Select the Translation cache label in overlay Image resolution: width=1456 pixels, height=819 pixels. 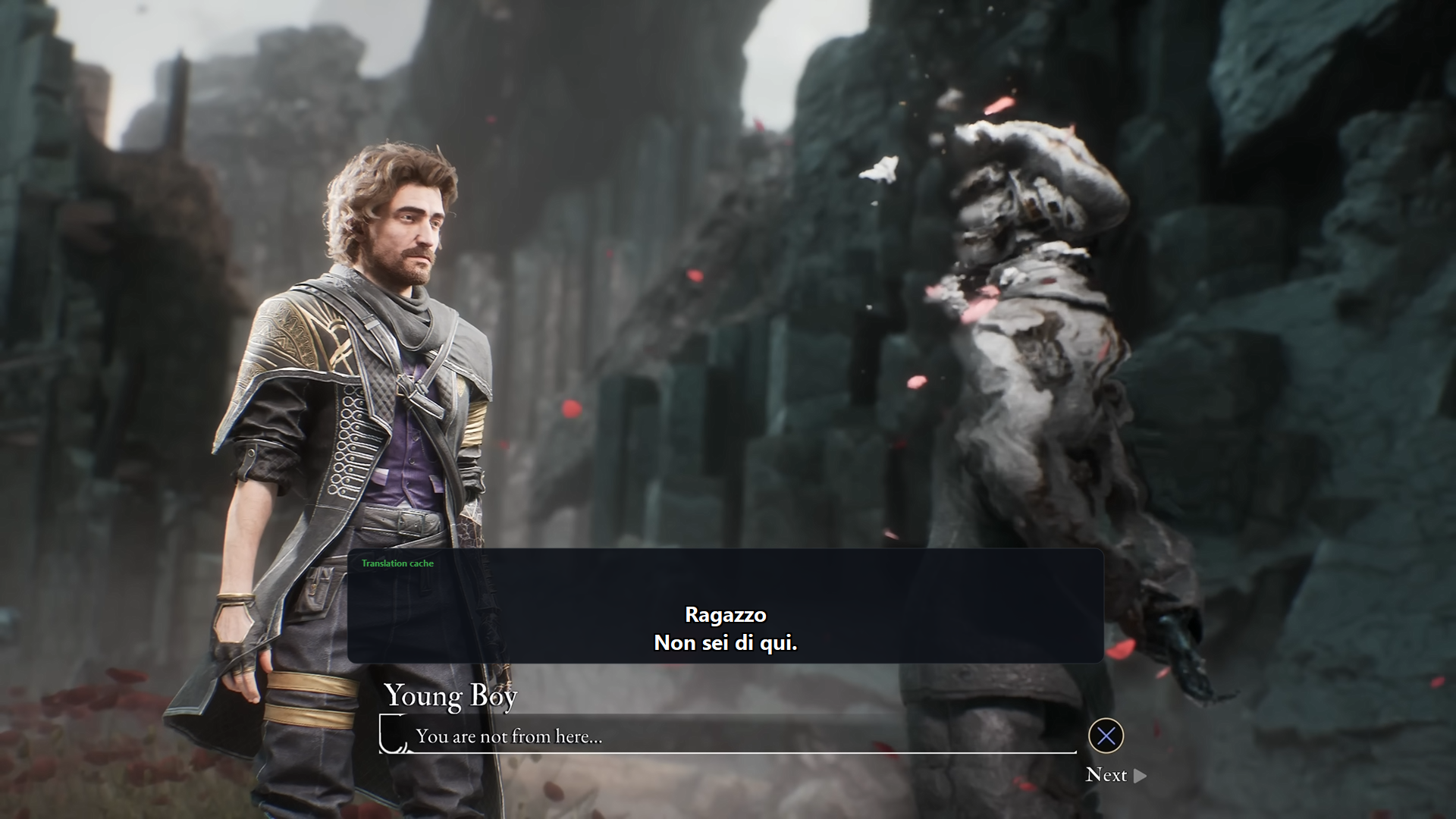pos(397,563)
